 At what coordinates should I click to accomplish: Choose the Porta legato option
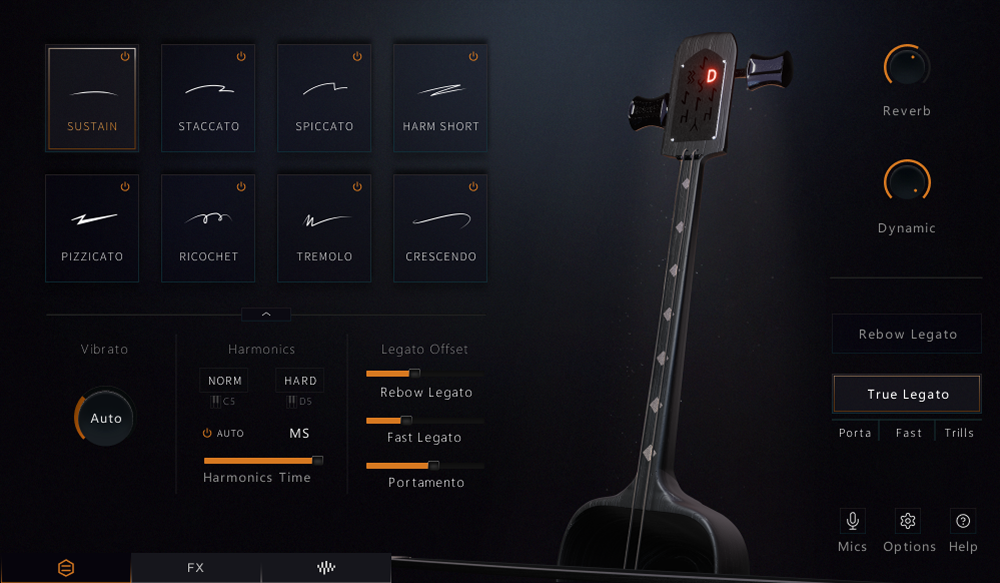855,433
